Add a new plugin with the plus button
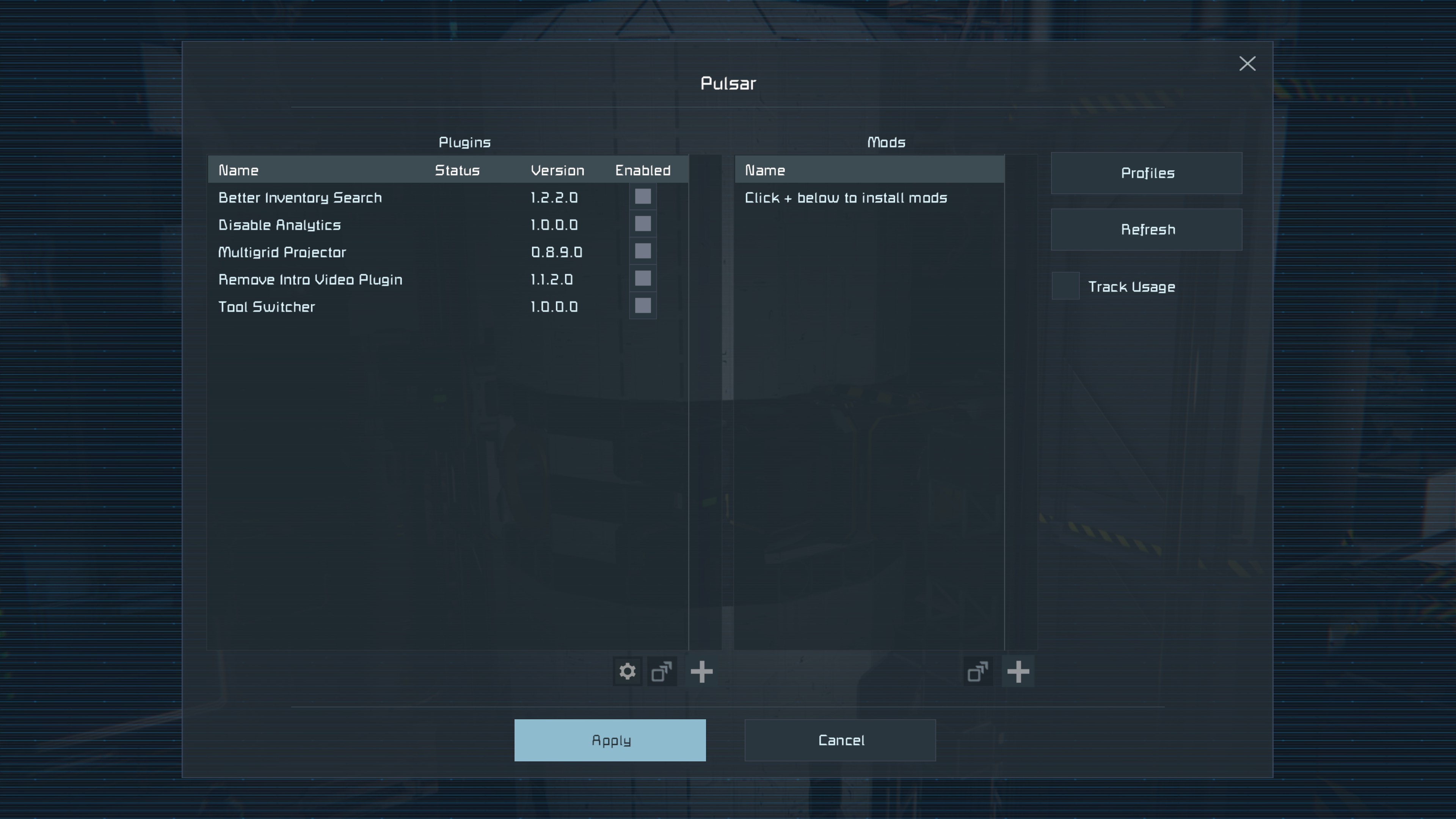This screenshot has width=1456, height=819. pyautogui.click(x=701, y=672)
